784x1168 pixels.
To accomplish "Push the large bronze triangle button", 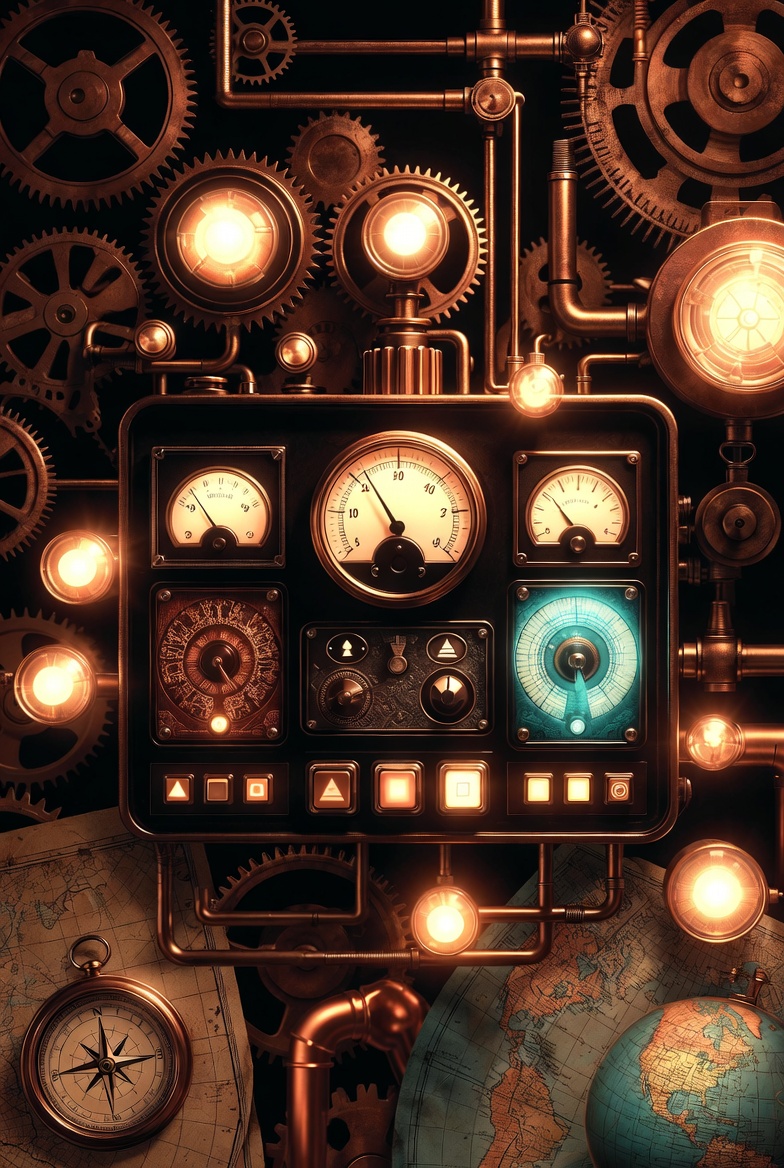I will coord(332,788).
